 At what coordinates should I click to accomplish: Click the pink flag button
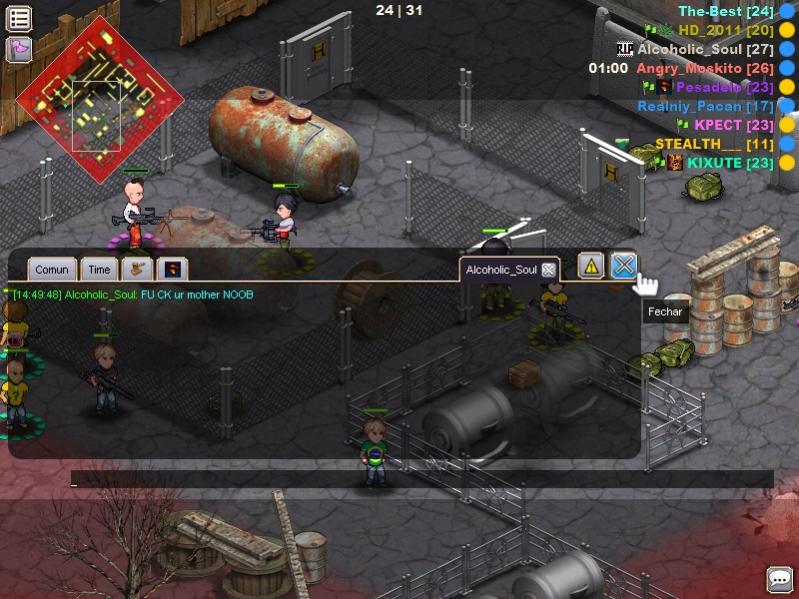pyautogui.click(x=19, y=49)
